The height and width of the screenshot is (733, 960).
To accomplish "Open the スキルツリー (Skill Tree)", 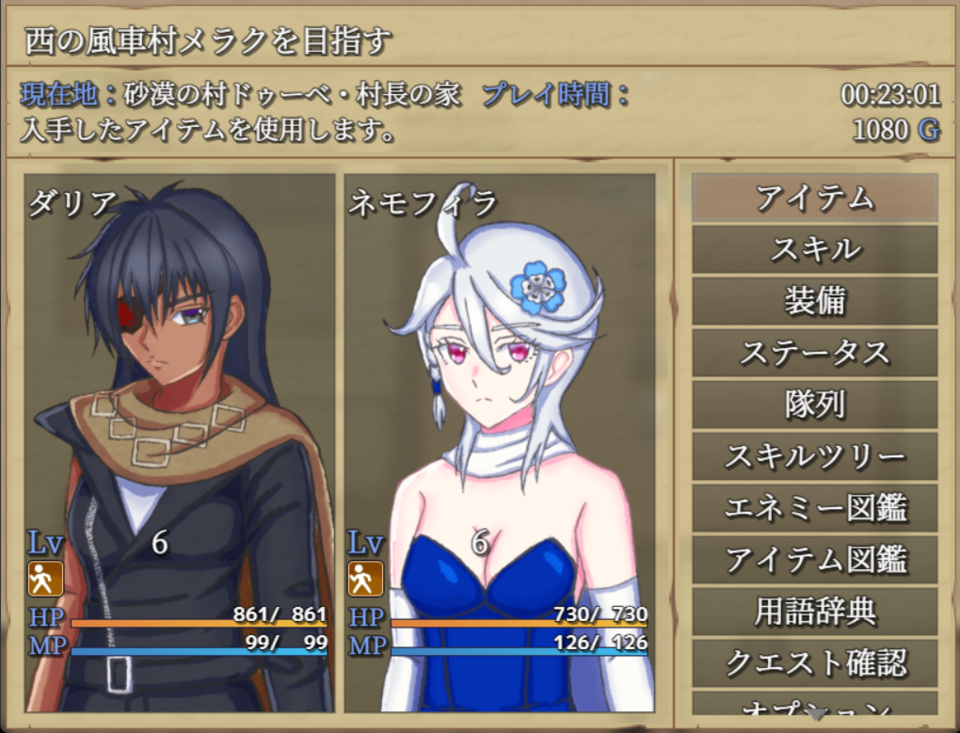I will [814, 457].
